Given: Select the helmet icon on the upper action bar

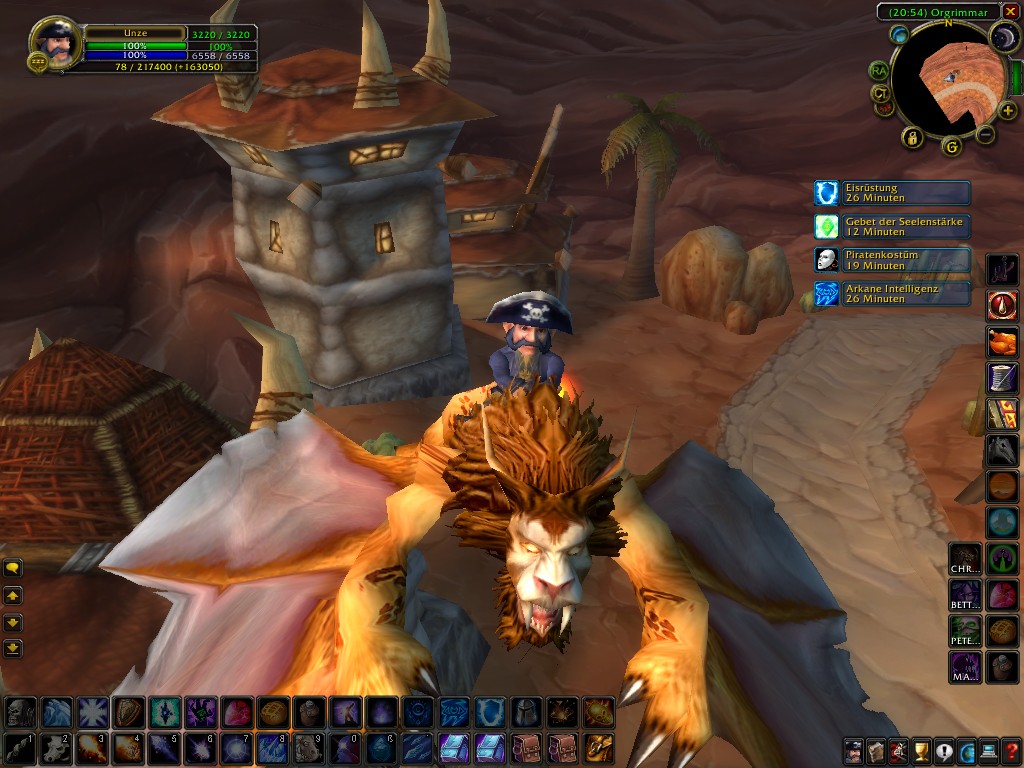Looking at the screenshot, I should [526, 712].
